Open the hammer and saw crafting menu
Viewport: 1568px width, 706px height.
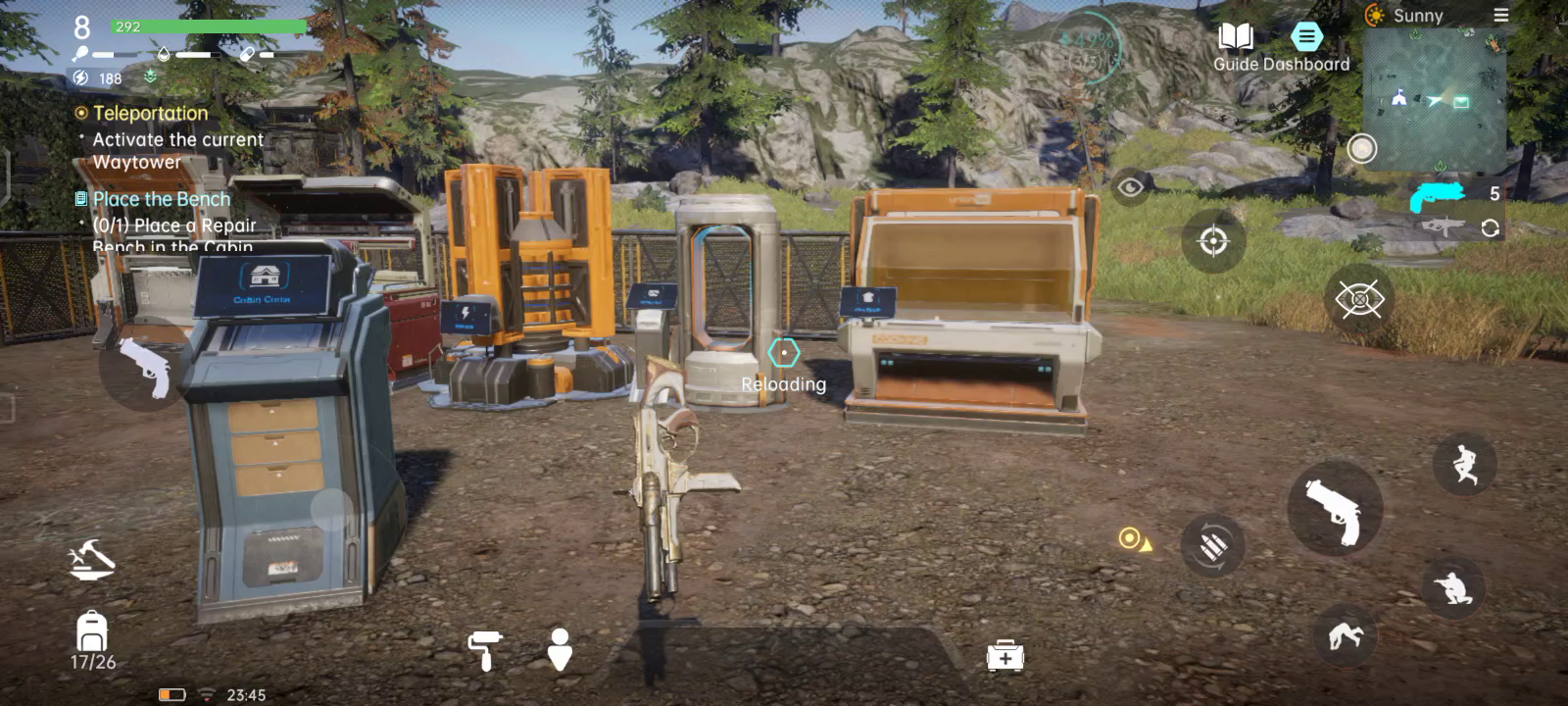pos(91,559)
